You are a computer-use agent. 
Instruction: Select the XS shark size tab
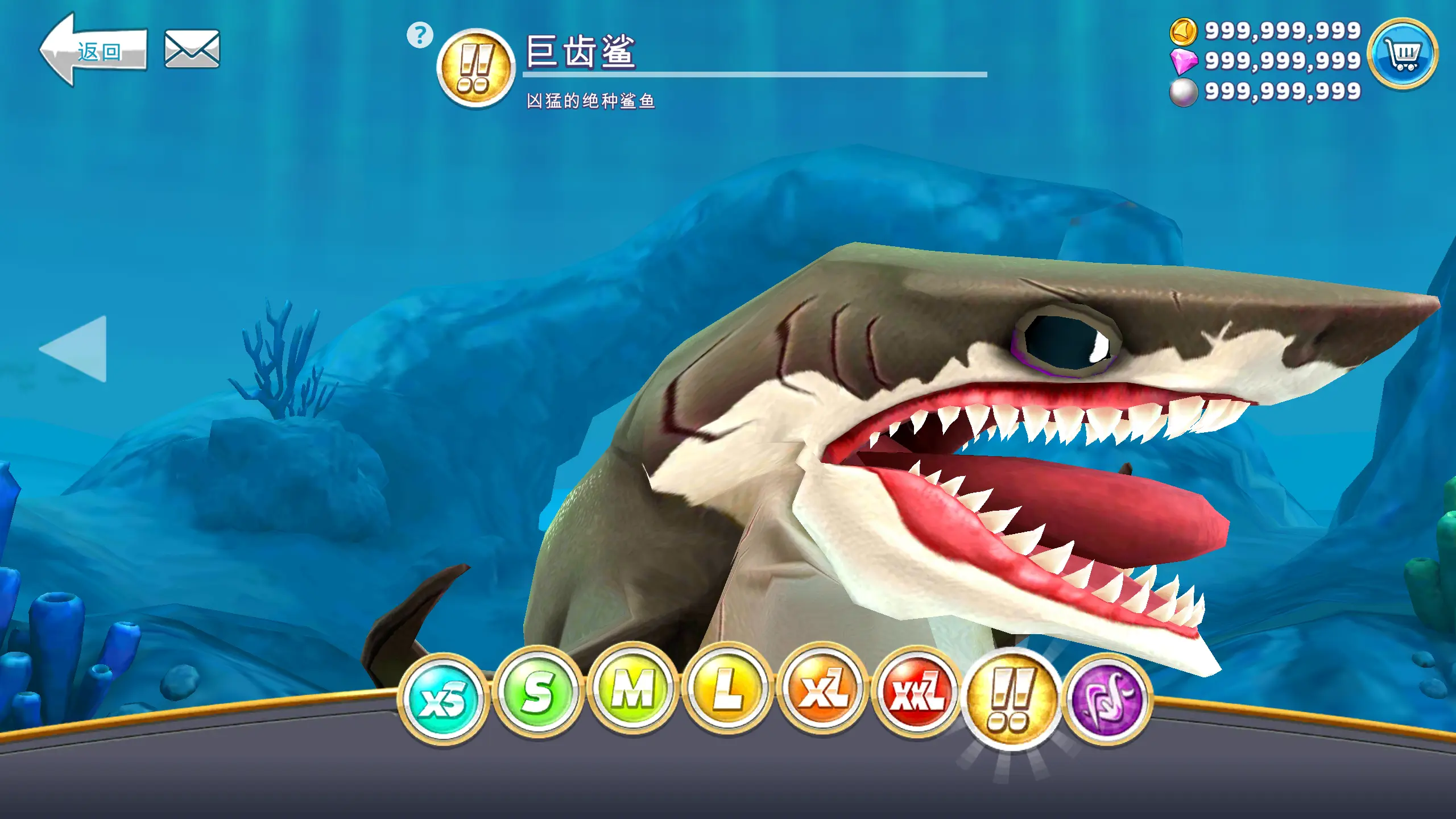[443, 698]
